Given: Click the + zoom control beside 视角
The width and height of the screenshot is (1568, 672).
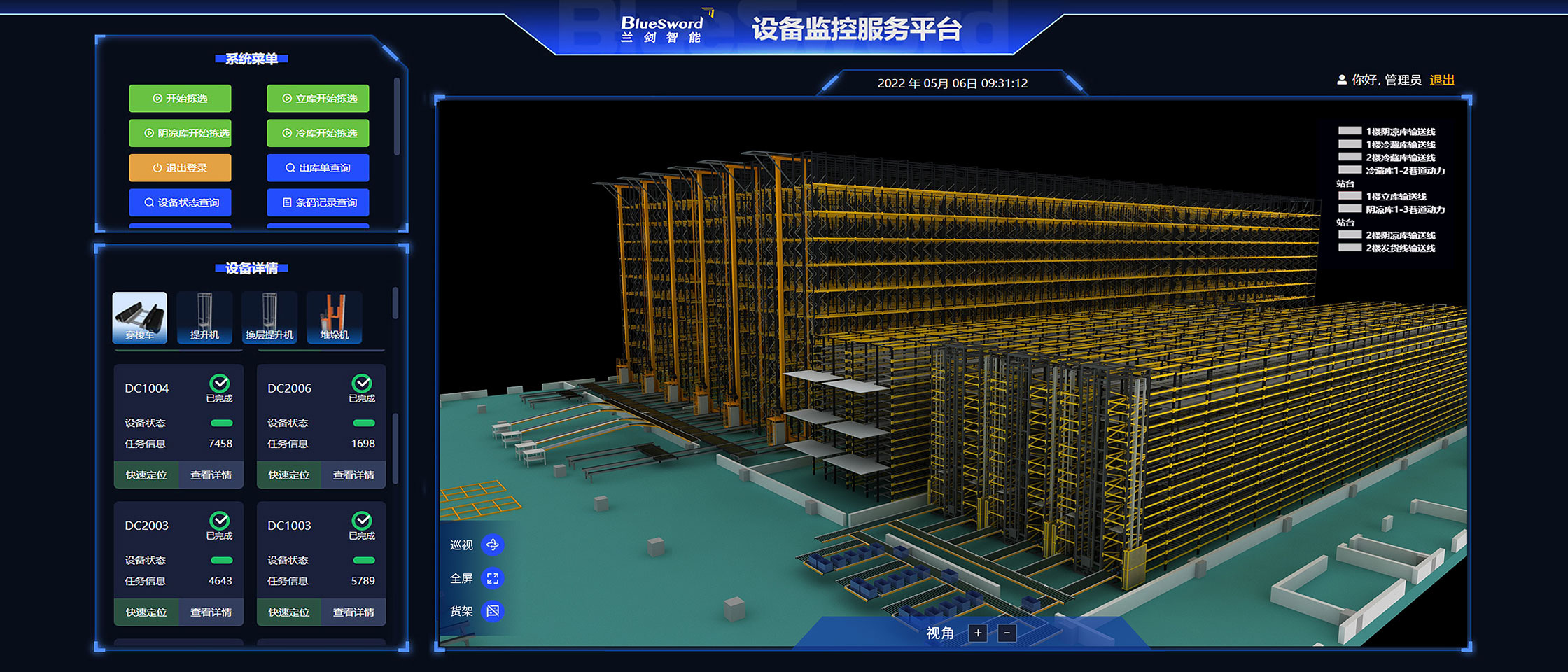Looking at the screenshot, I should point(977,633).
